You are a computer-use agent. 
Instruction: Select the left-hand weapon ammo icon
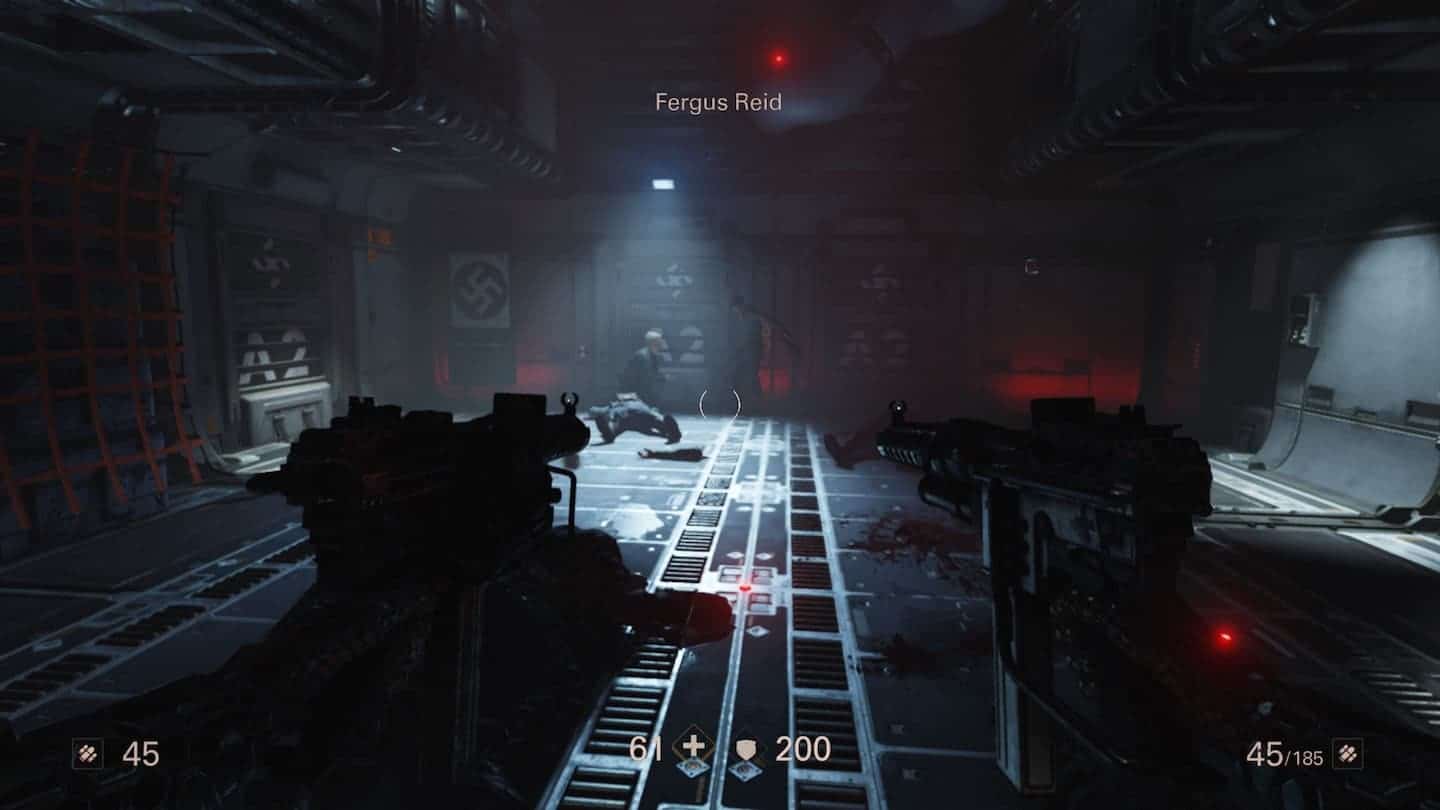click(87, 753)
